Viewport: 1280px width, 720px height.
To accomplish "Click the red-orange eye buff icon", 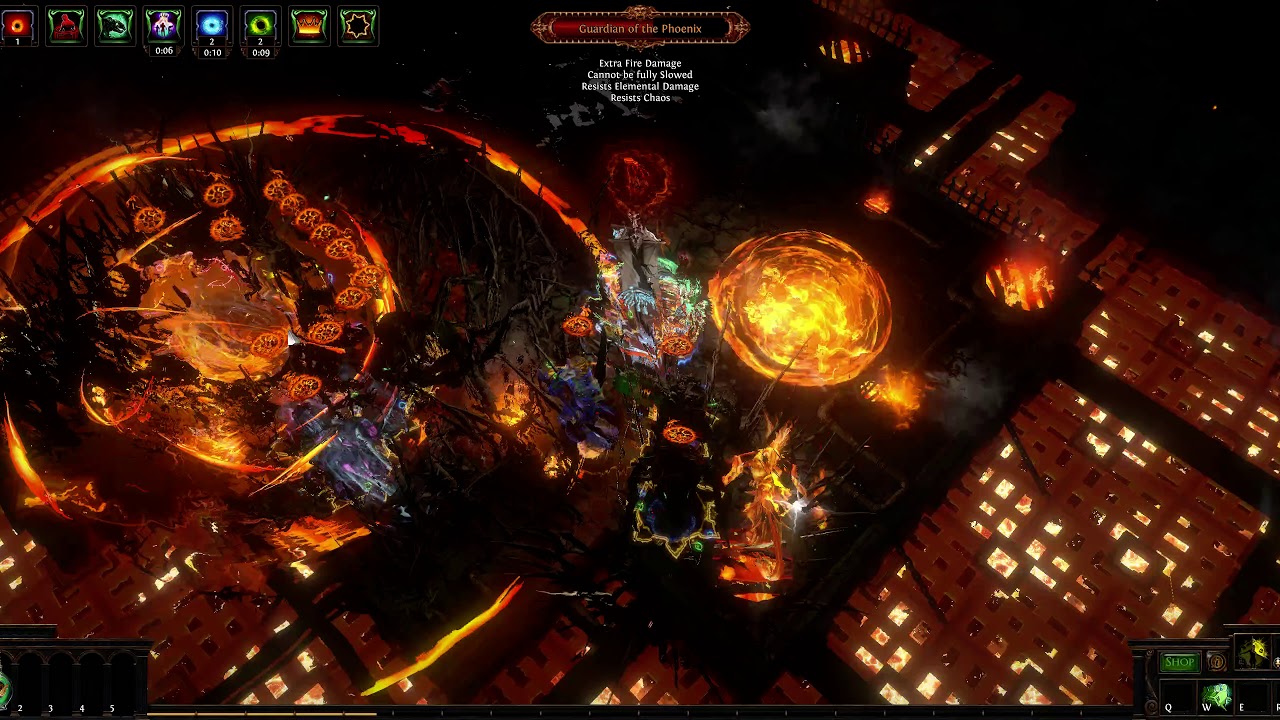I will 17,26.
